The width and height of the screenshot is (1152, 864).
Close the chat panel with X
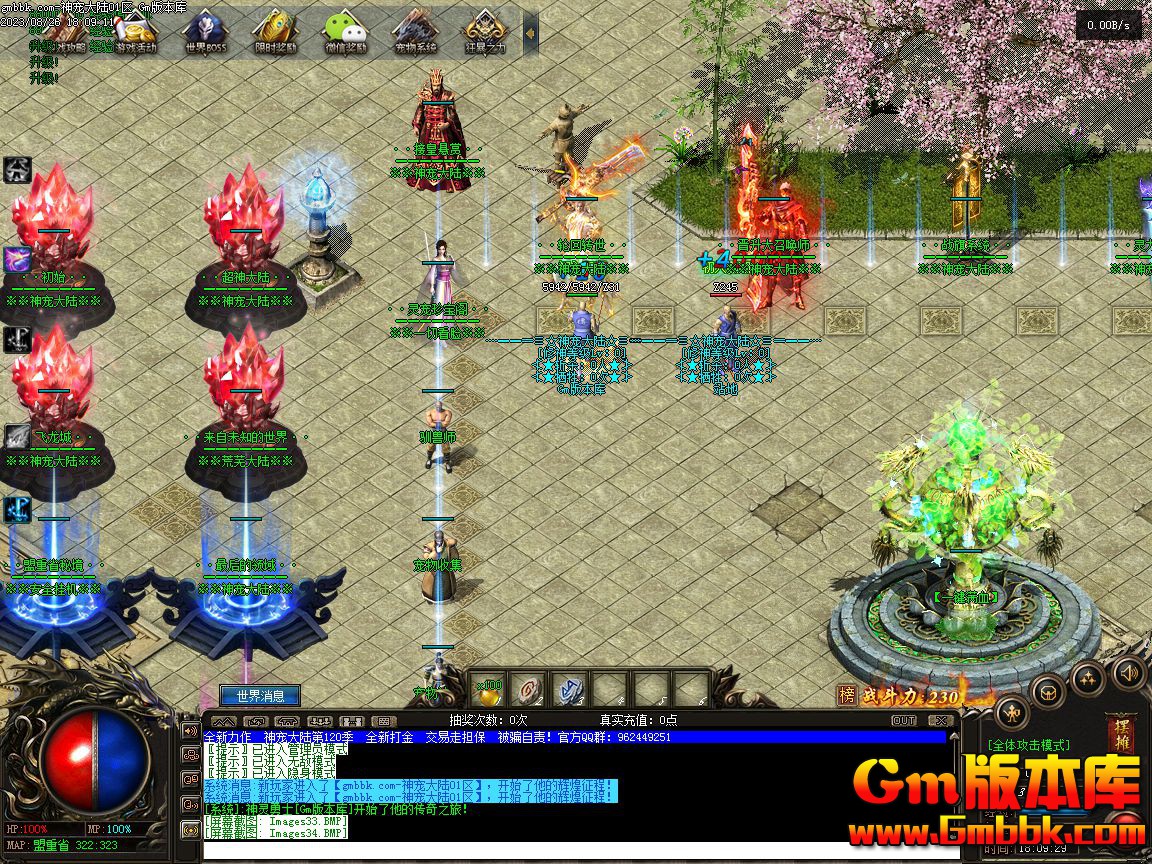coord(940,720)
